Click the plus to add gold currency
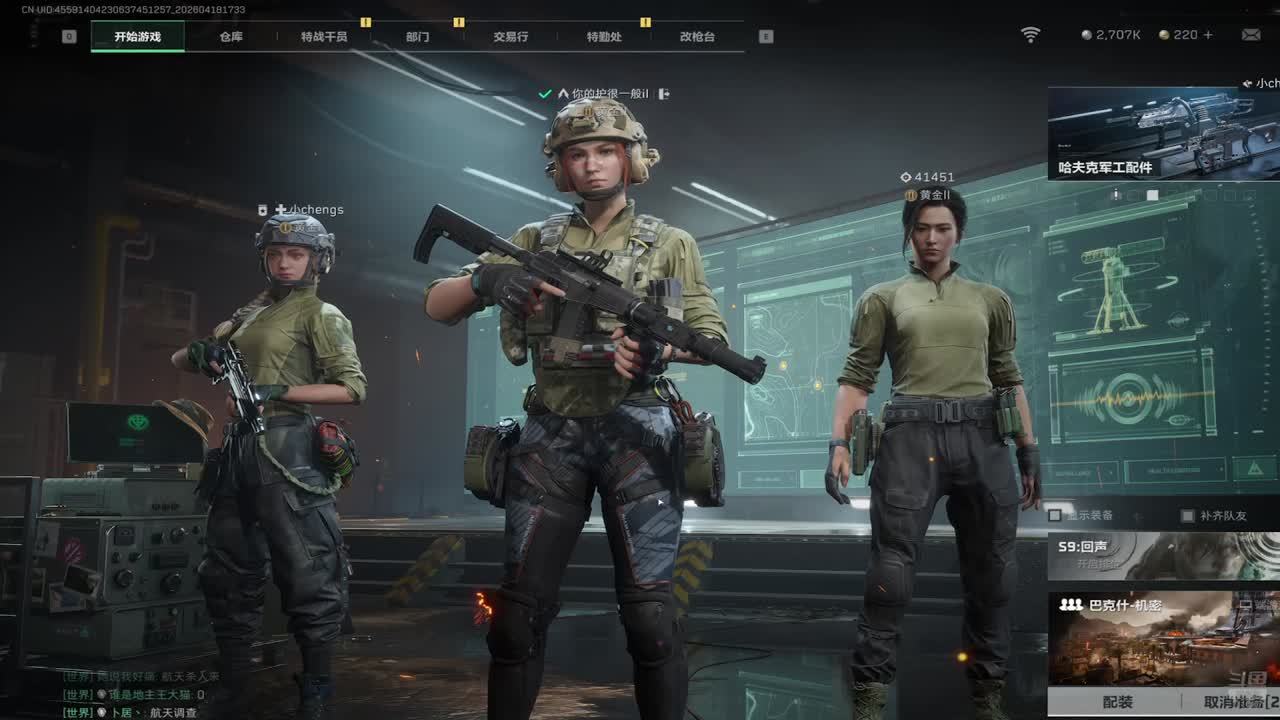 (1208, 35)
